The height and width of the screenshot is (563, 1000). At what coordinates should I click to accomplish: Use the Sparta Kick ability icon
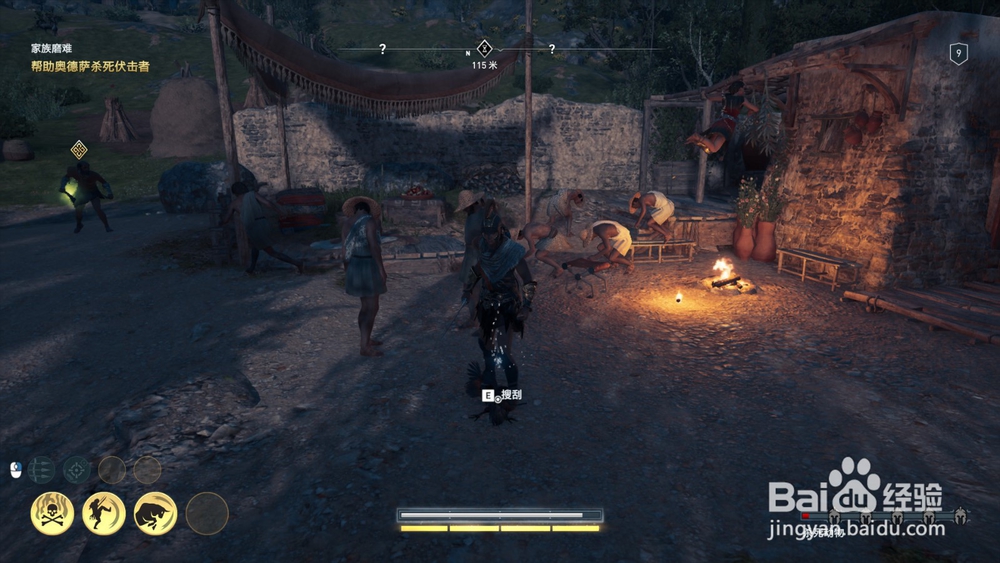104,513
